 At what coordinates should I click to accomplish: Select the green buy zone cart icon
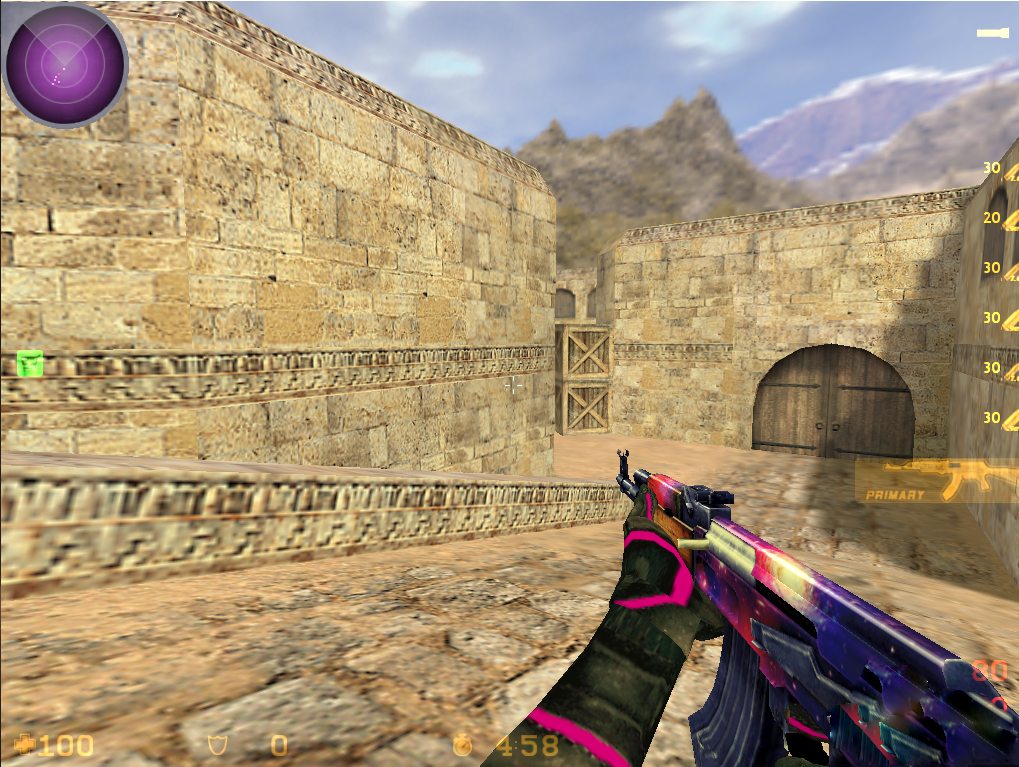coord(31,363)
